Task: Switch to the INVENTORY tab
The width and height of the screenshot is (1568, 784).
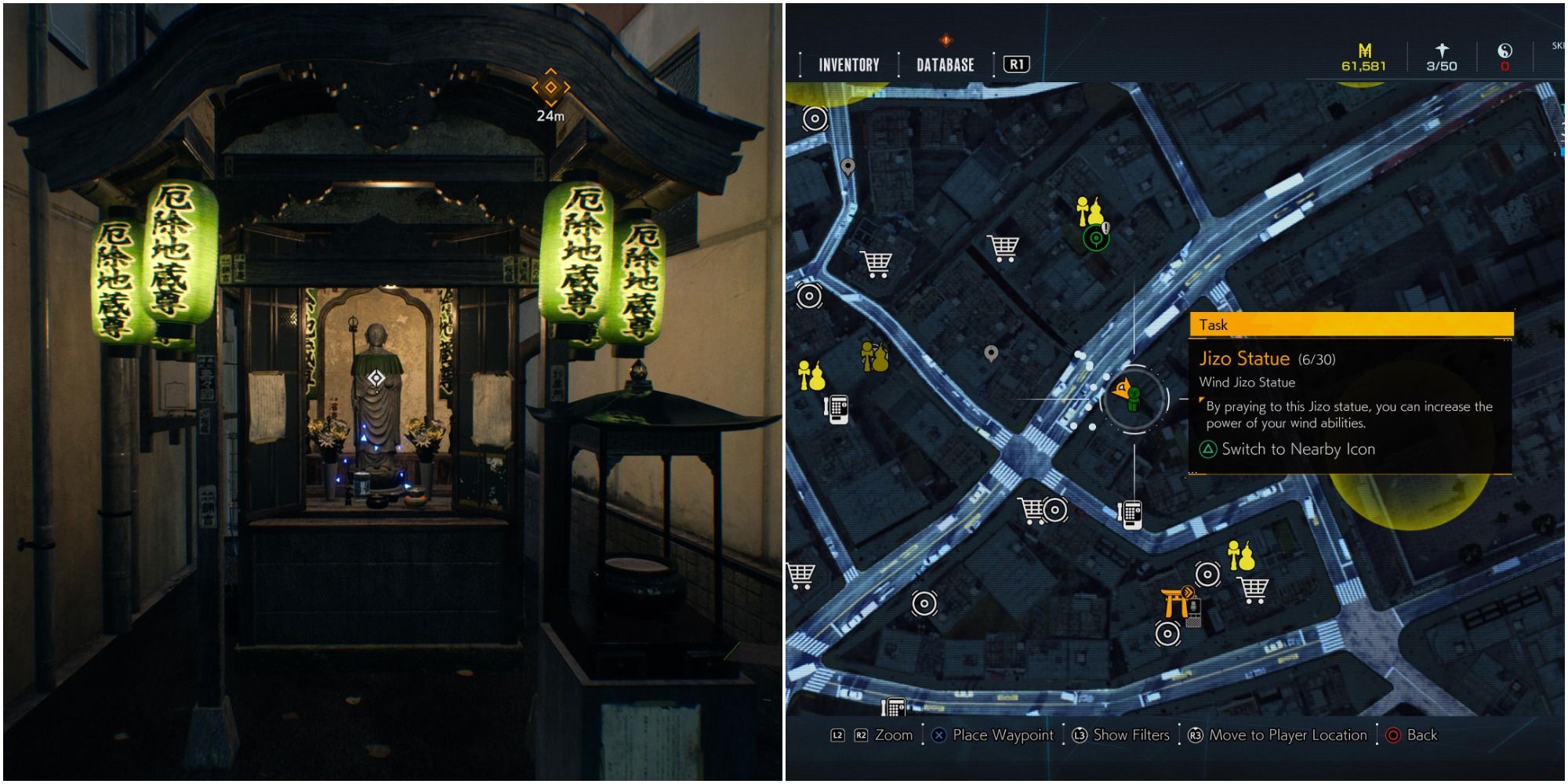Action: (848, 65)
